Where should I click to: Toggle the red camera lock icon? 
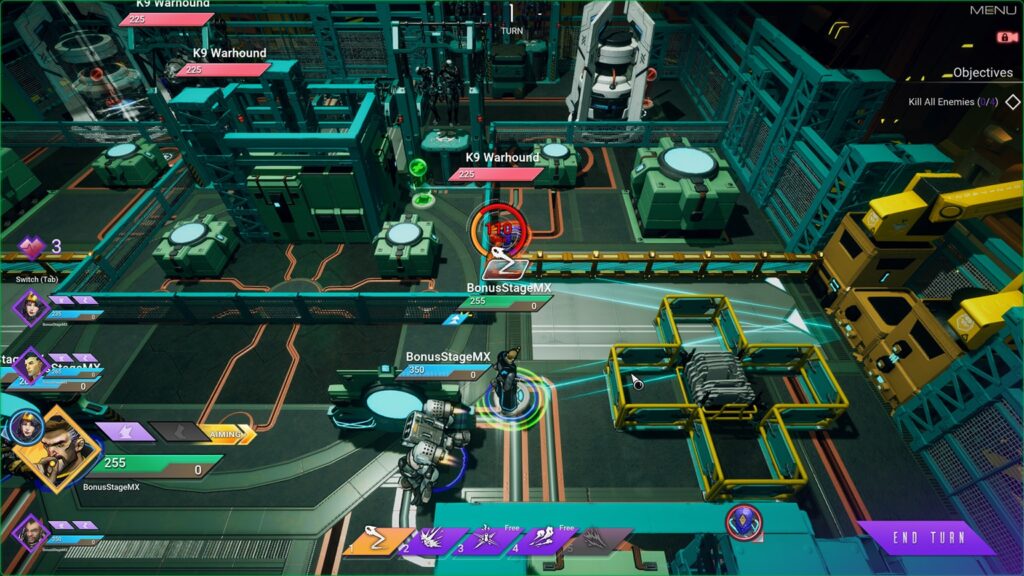point(1001,38)
